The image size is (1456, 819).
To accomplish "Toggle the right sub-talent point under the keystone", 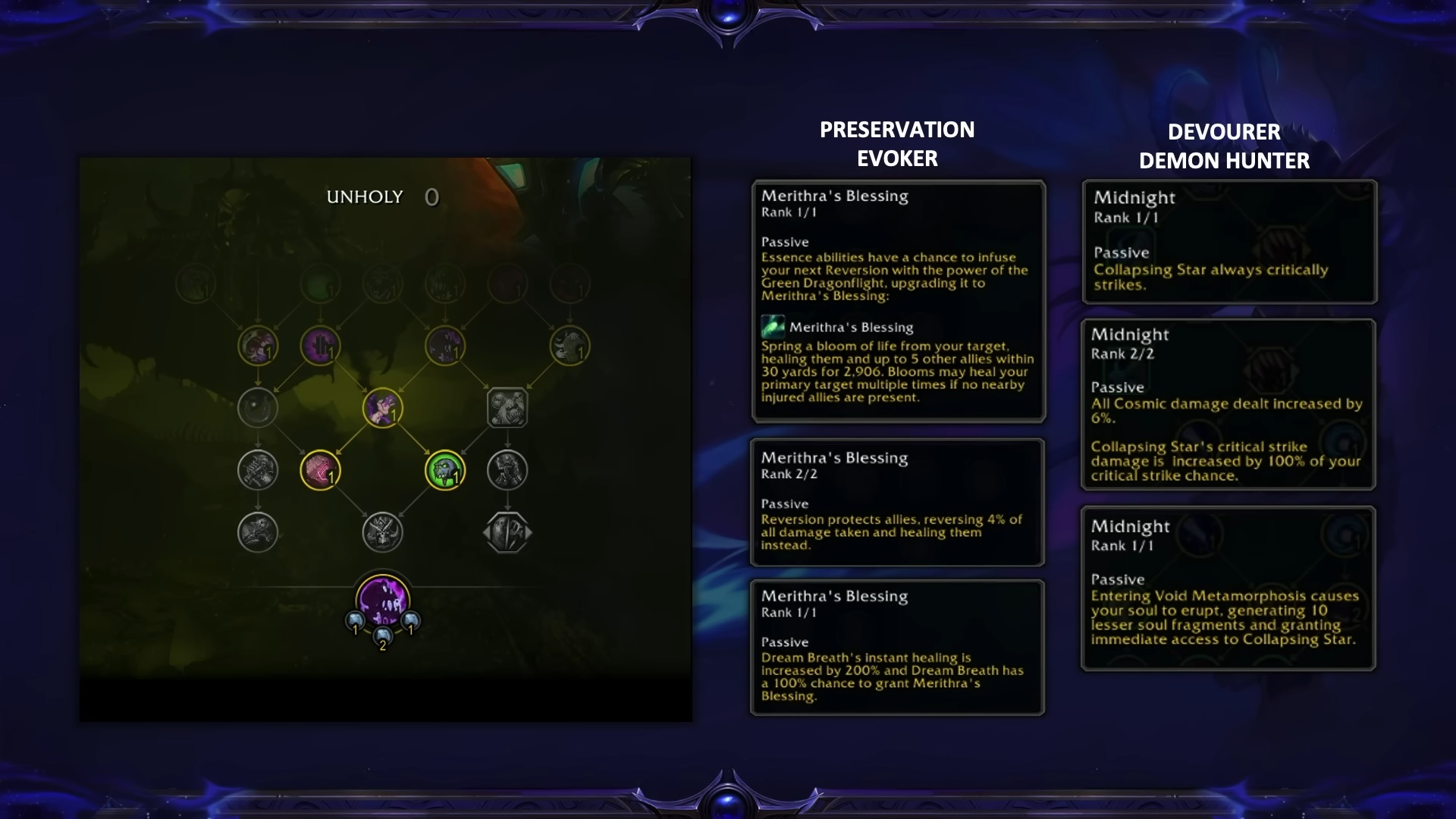I will (x=409, y=622).
